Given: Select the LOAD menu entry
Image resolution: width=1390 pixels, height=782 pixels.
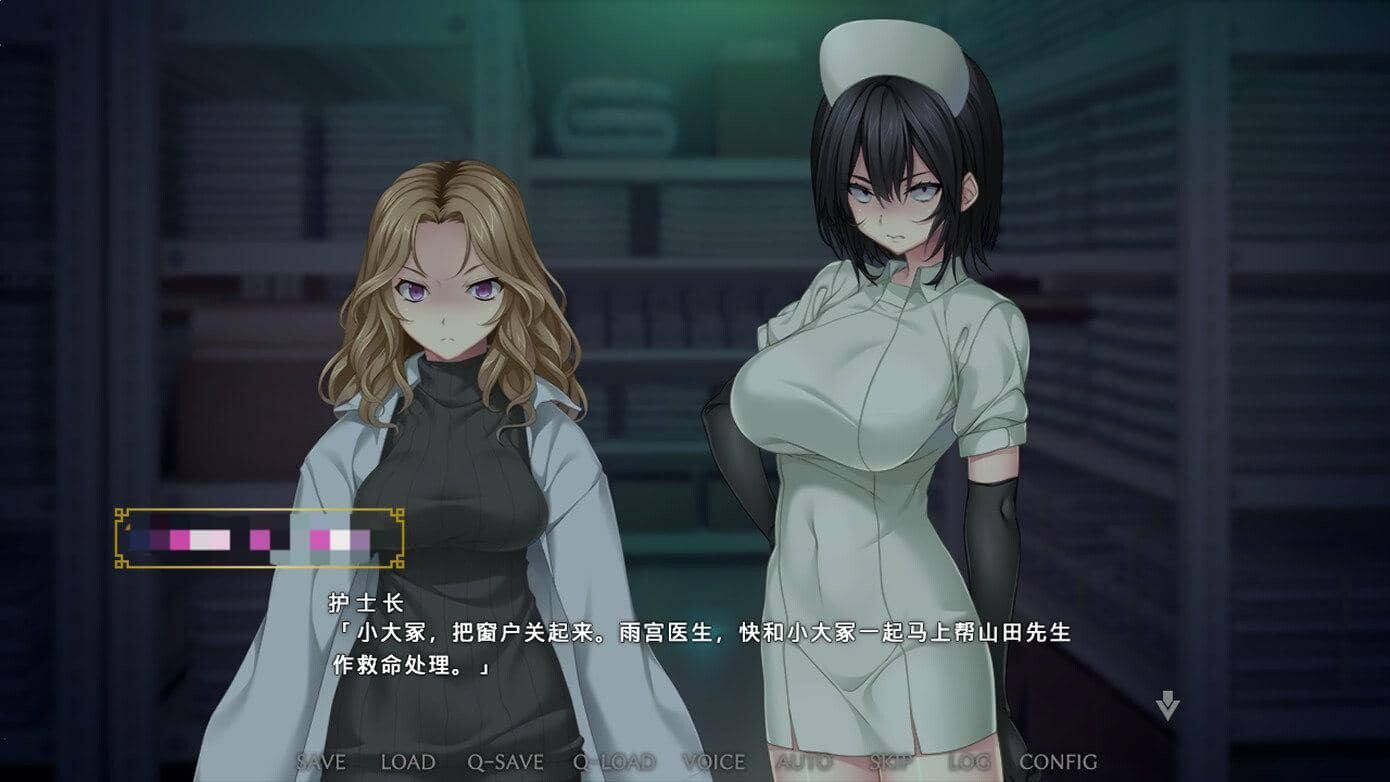Looking at the screenshot, I should click(x=407, y=762).
